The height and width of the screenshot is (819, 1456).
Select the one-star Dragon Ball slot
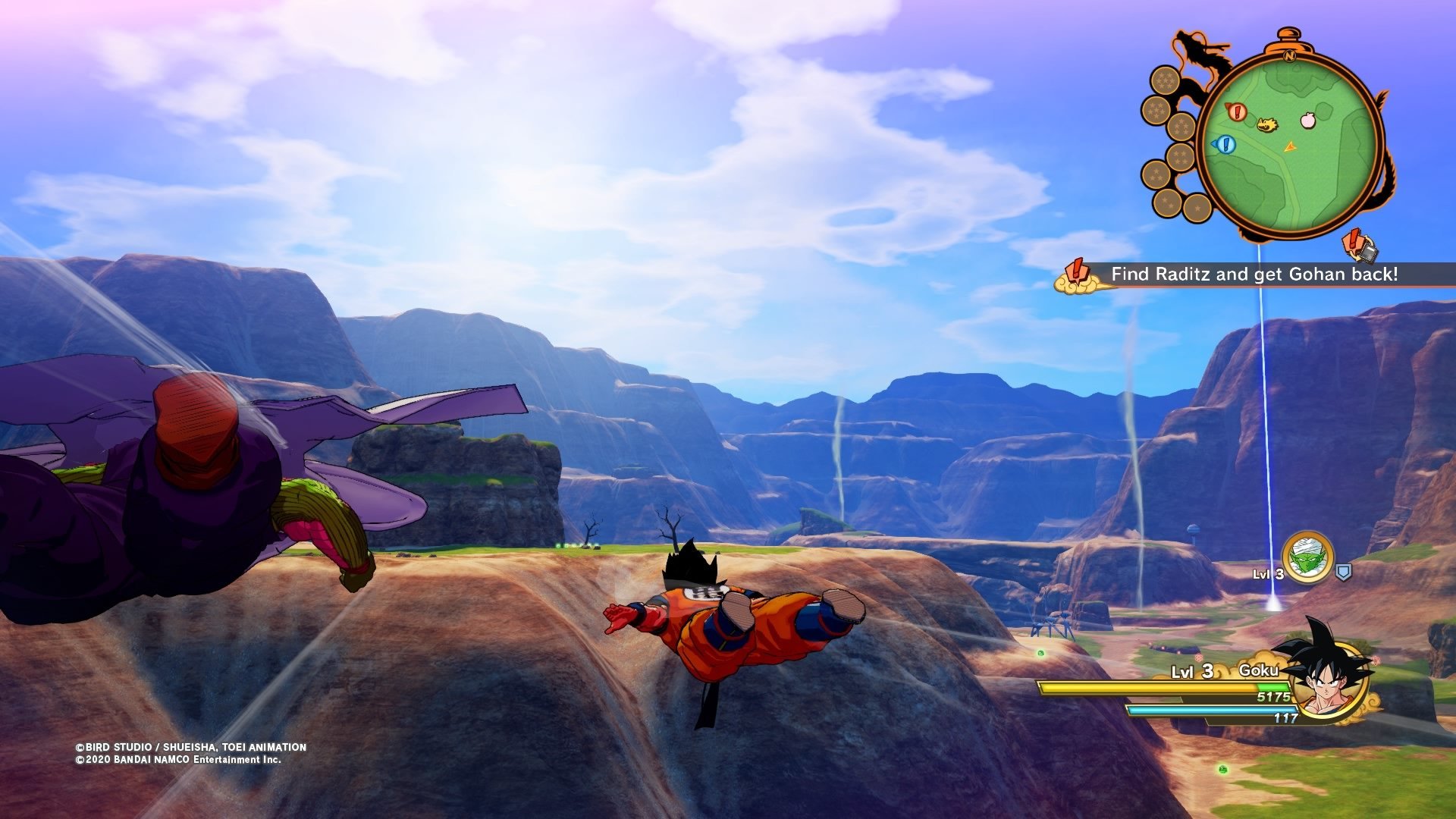[x=1197, y=208]
